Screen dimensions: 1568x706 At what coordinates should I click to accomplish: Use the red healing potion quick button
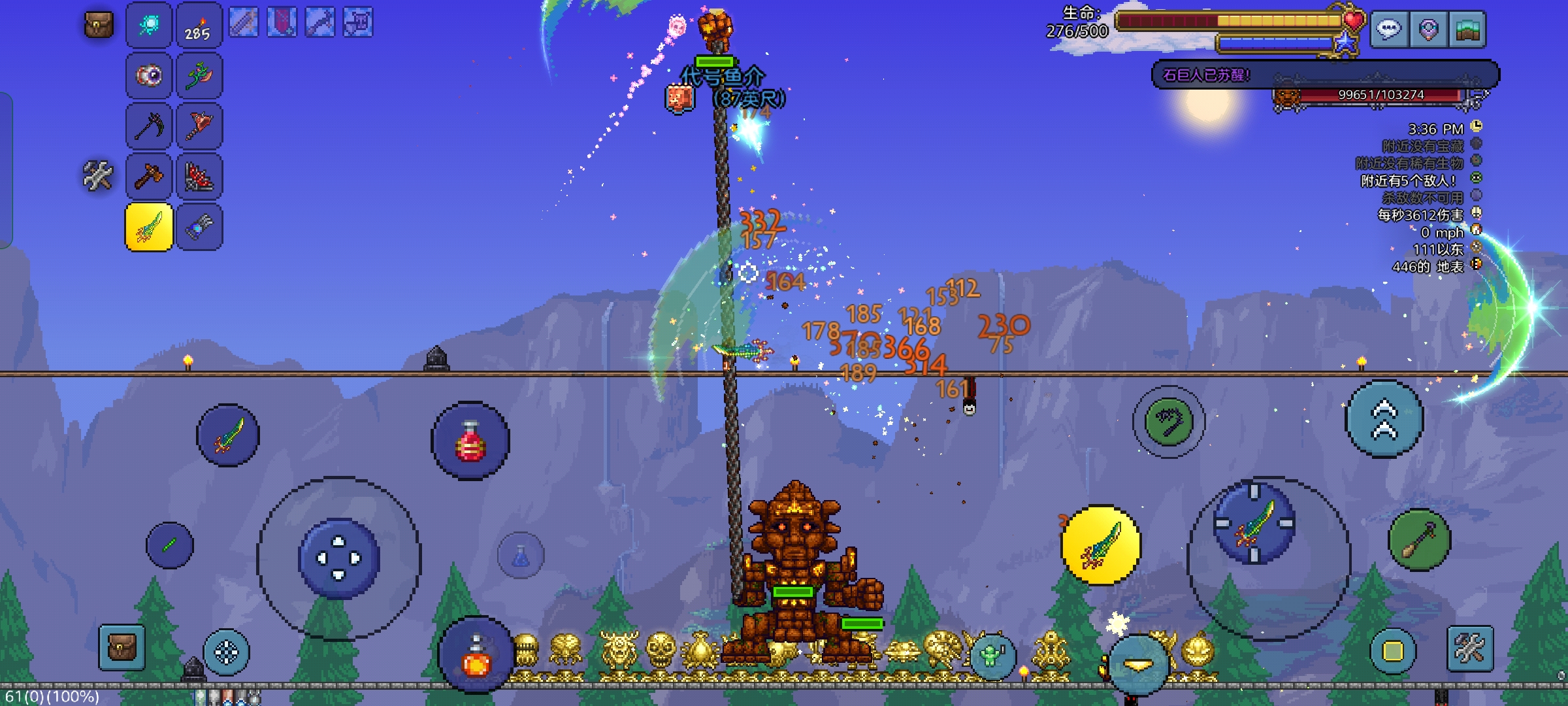point(470,441)
